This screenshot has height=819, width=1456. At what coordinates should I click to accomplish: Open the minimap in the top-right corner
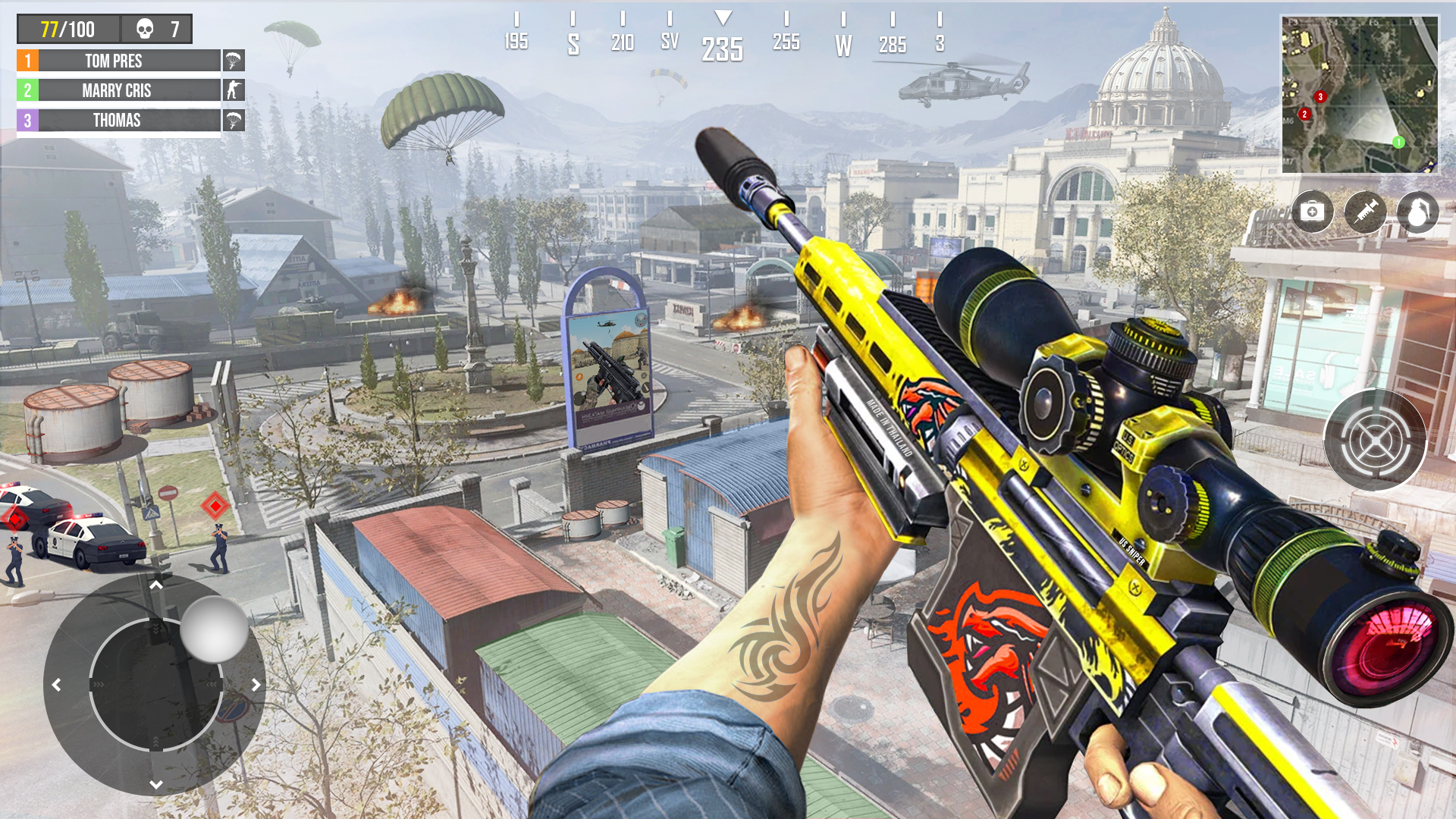[1361, 89]
